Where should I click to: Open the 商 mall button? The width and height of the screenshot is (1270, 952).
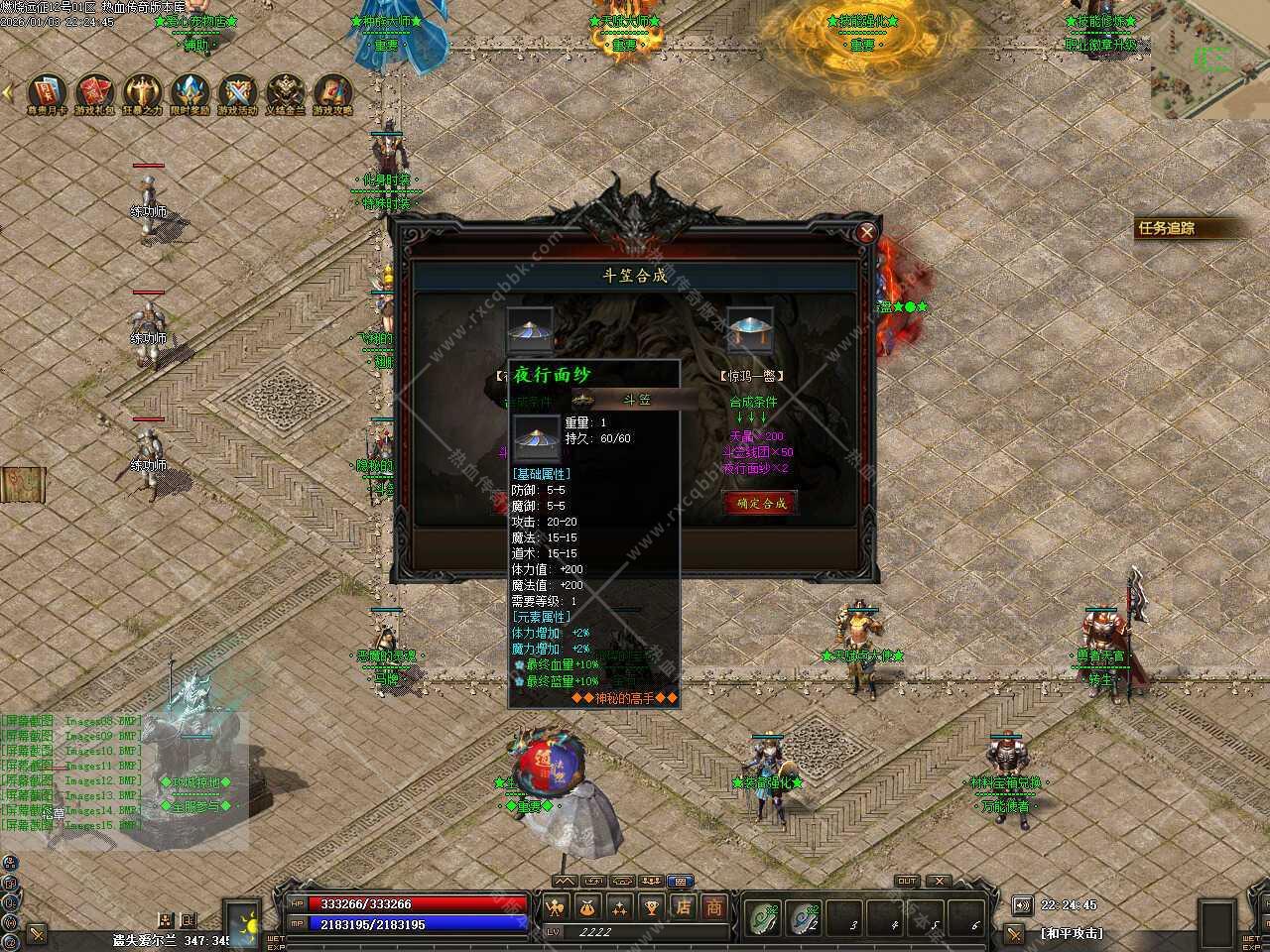[x=714, y=907]
